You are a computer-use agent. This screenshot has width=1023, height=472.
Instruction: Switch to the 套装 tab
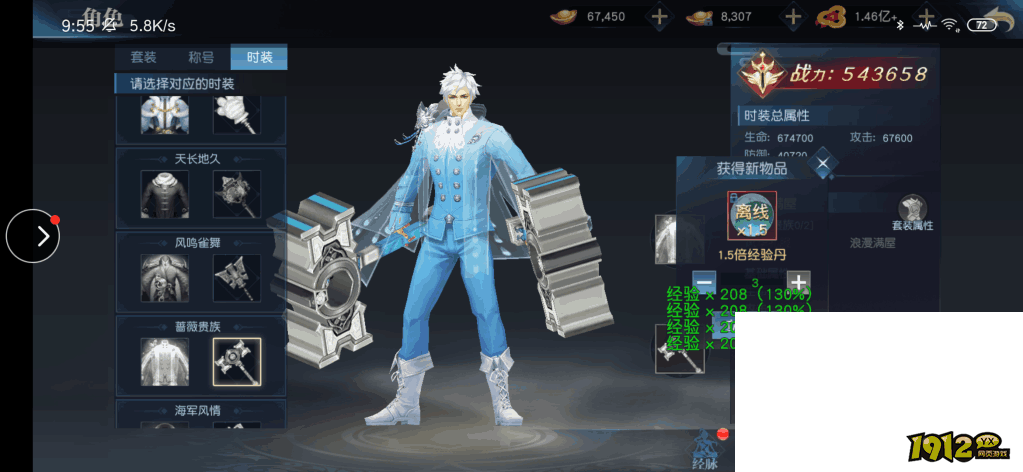click(x=143, y=58)
